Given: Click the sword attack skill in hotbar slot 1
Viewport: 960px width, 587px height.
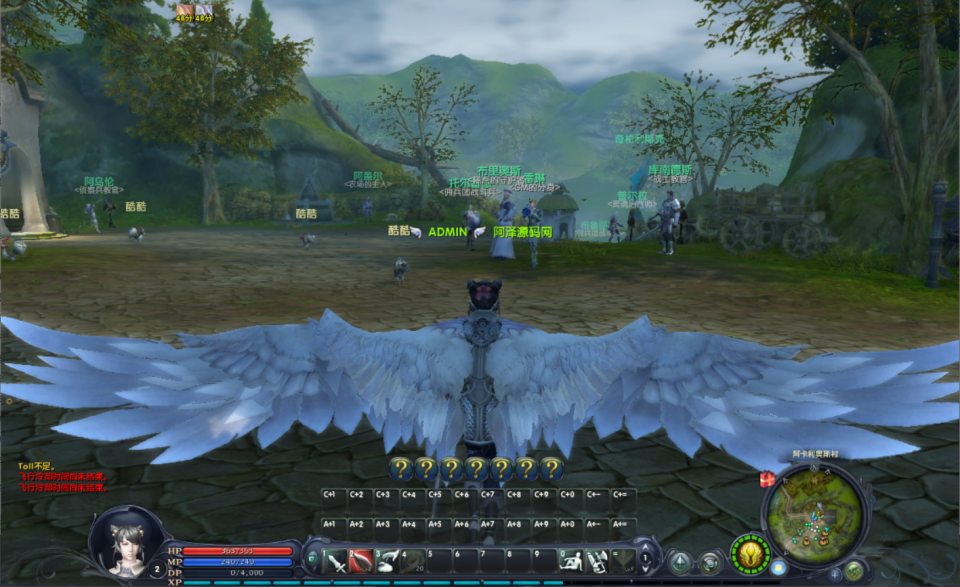Looking at the screenshot, I should click(335, 561).
